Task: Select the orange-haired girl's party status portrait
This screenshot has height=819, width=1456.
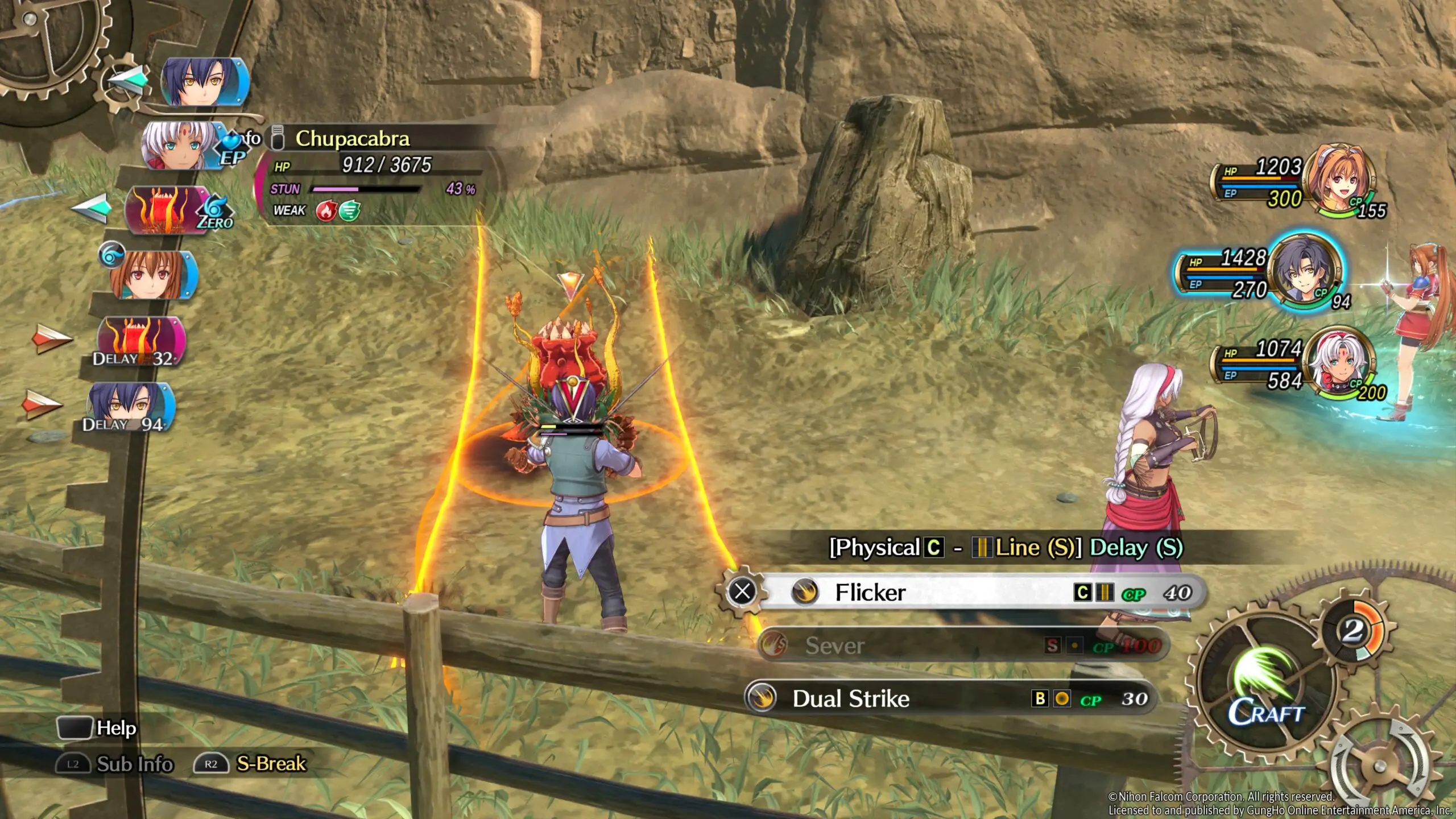Action: tap(1339, 180)
